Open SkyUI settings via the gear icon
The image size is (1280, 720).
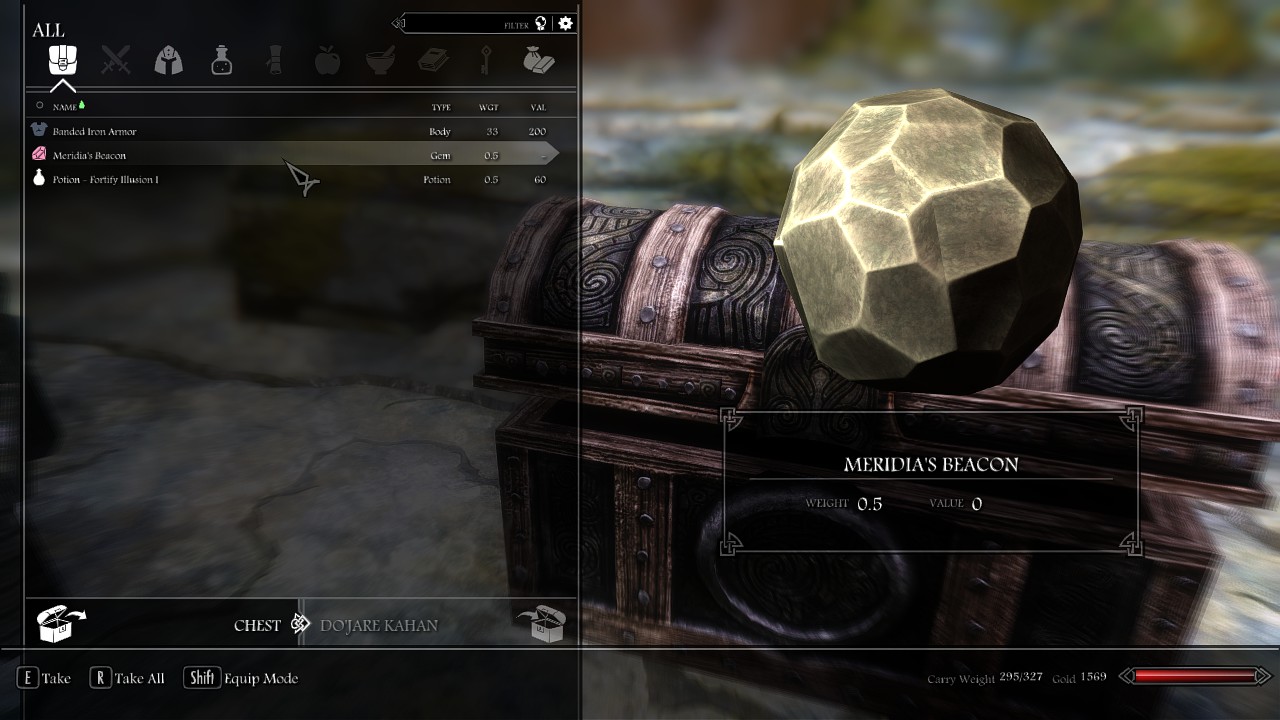566,23
